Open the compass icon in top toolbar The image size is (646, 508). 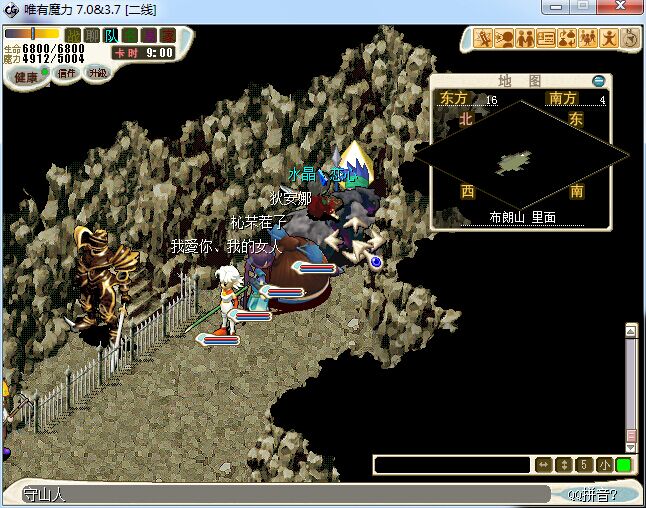[x=630, y=39]
